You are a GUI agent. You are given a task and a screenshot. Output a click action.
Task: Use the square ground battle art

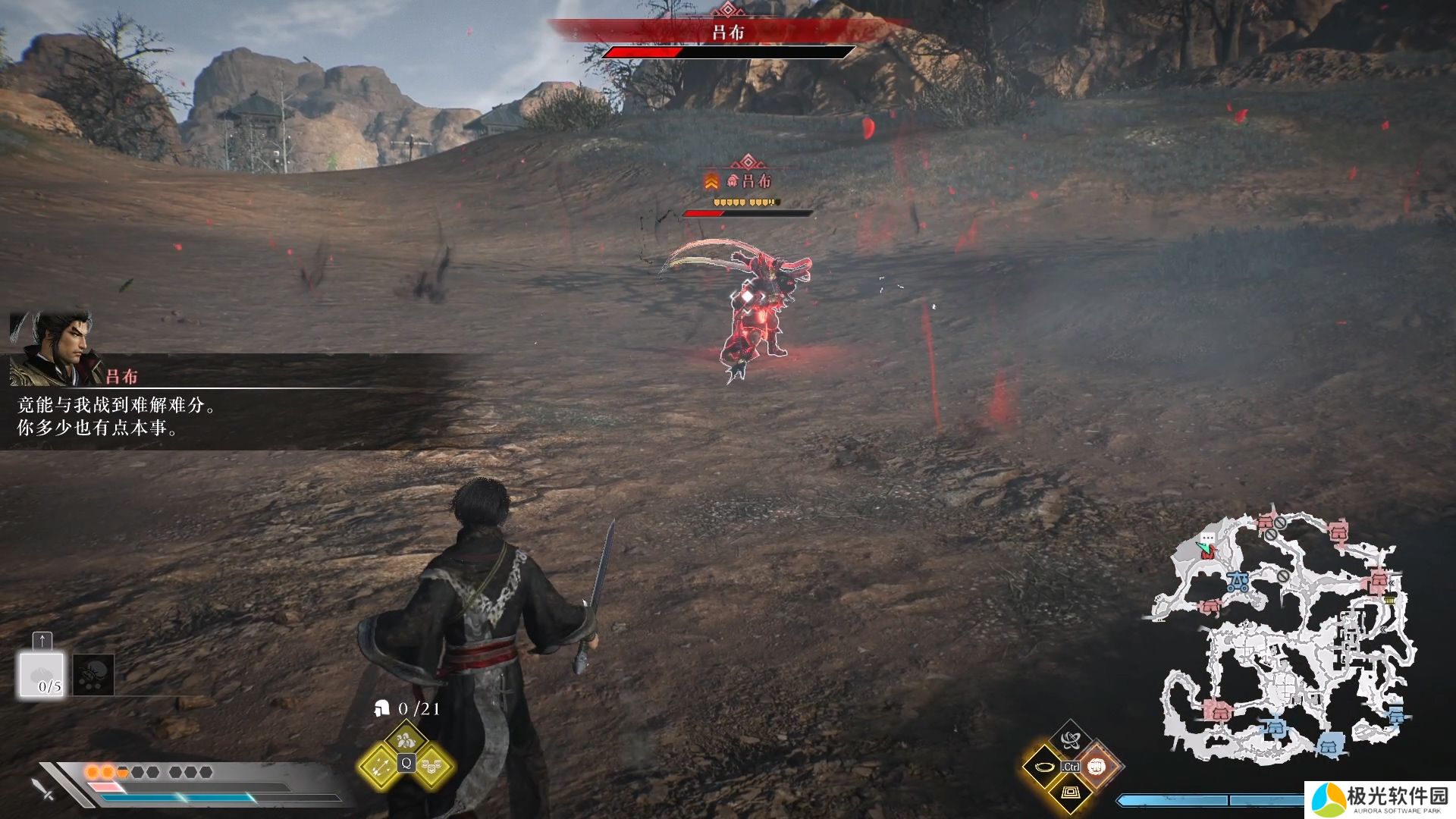click(1070, 793)
